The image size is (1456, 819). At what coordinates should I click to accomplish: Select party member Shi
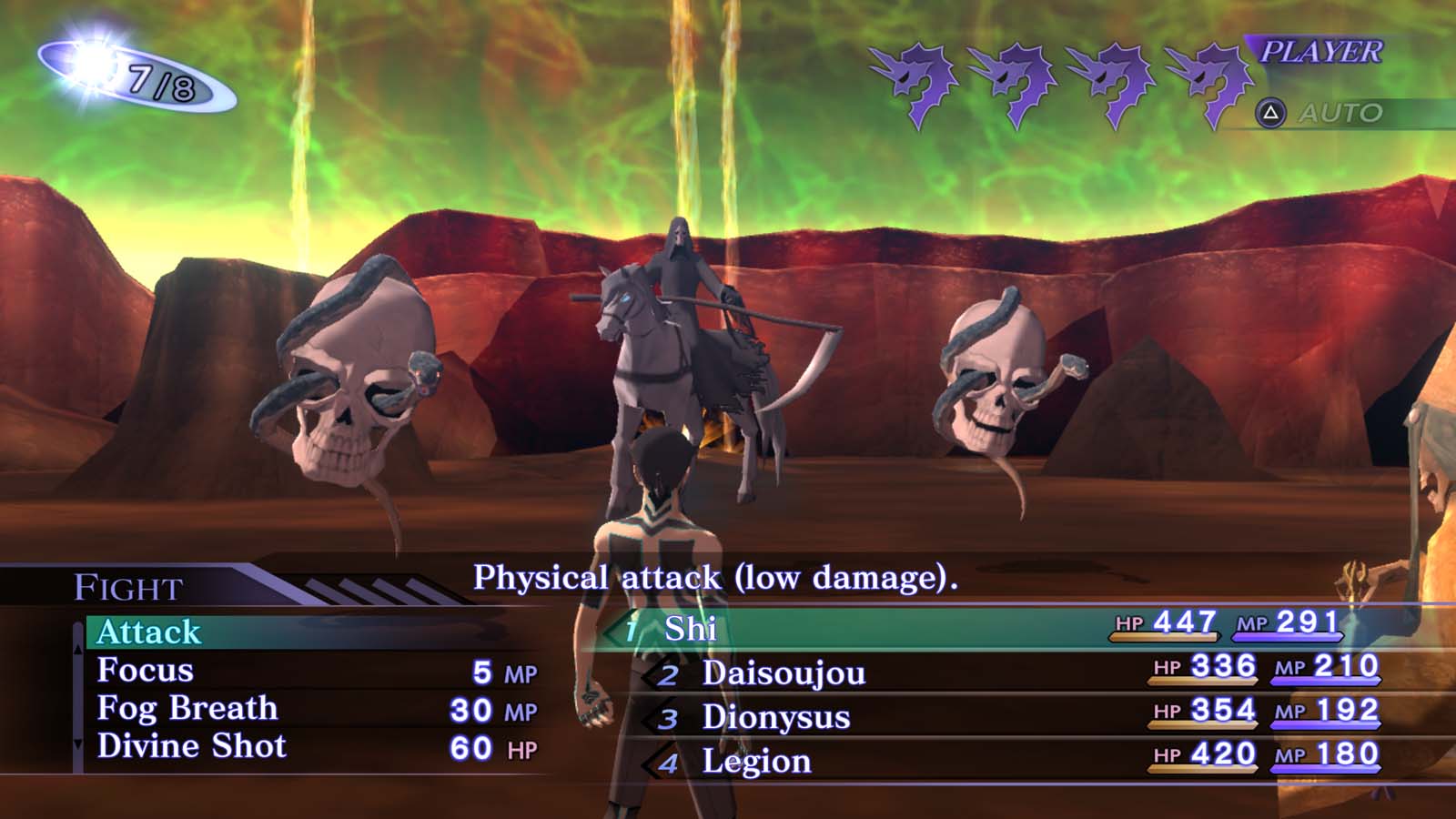691,629
